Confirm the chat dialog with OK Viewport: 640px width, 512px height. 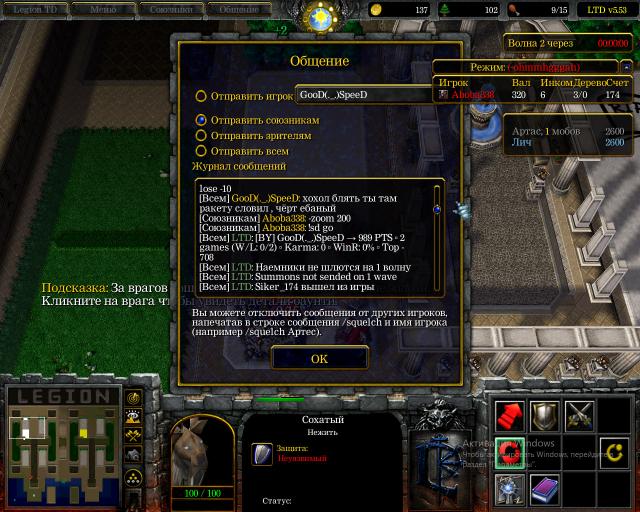click(x=319, y=358)
